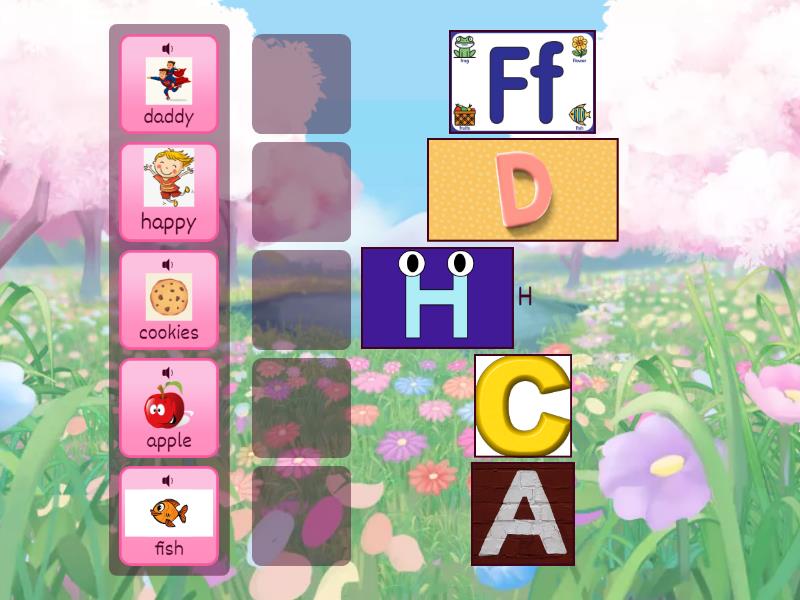Select the yellow letter C tile

point(522,406)
